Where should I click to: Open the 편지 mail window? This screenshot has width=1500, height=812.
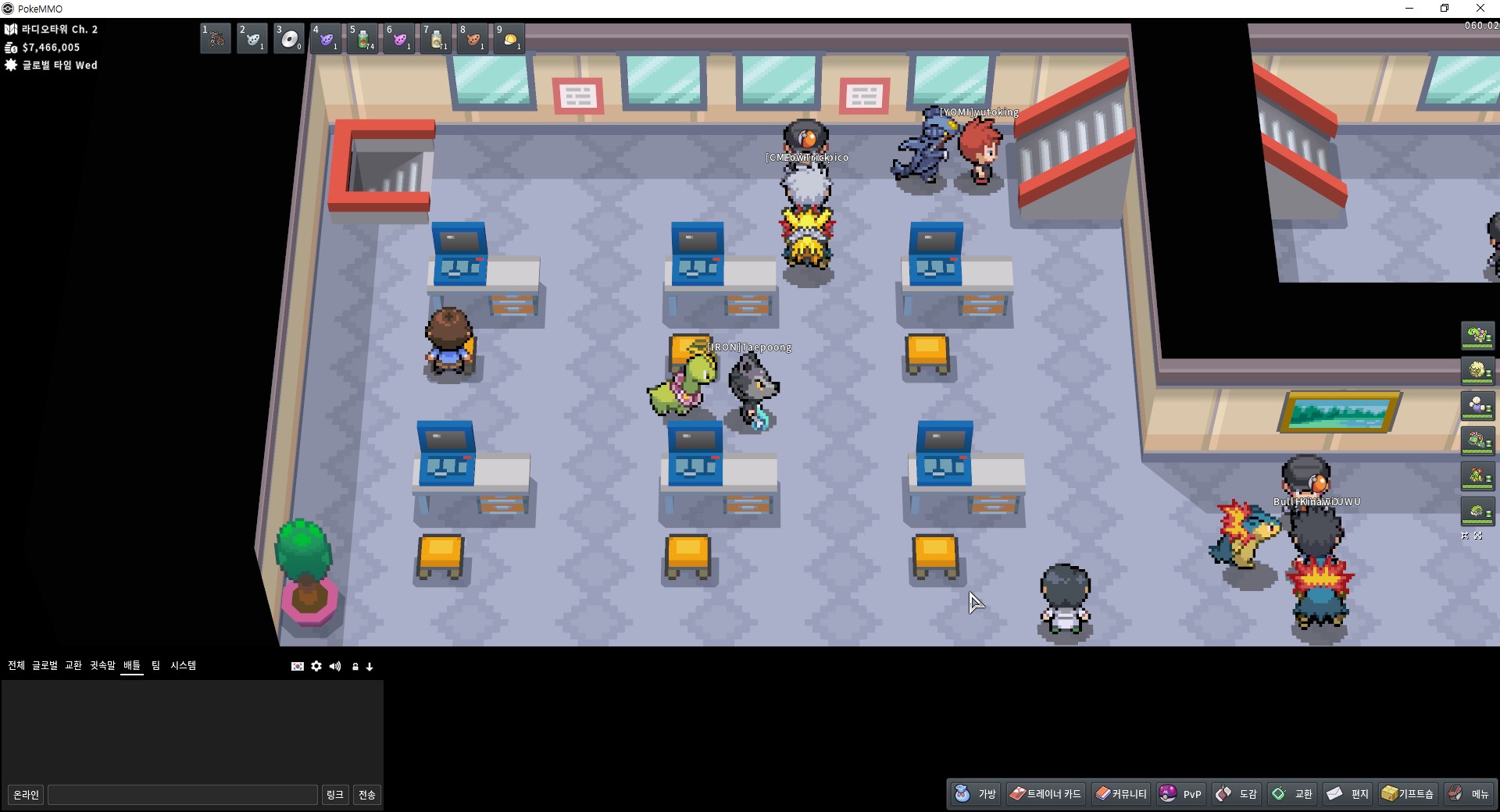point(1348,794)
